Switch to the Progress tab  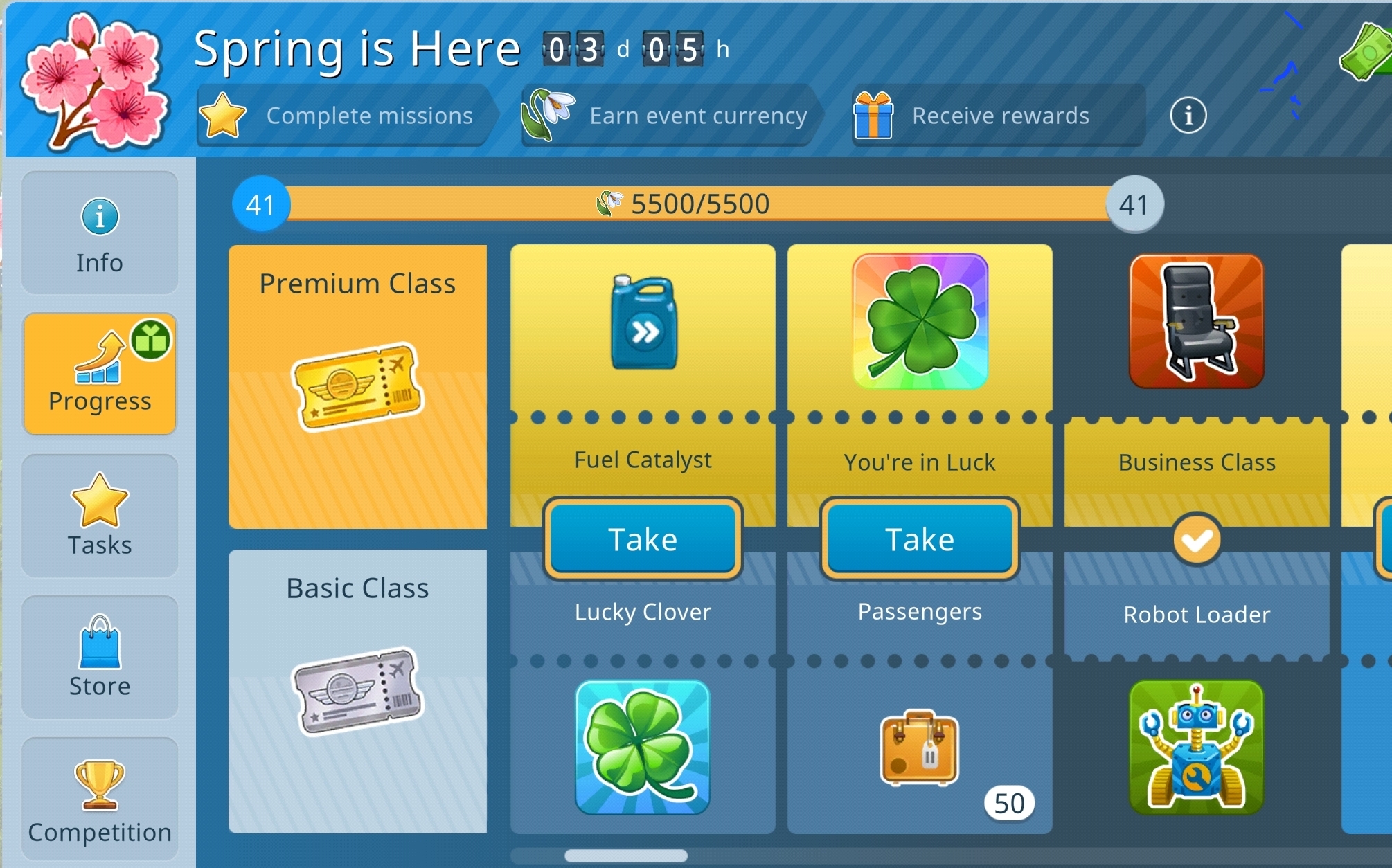click(100, 374)
